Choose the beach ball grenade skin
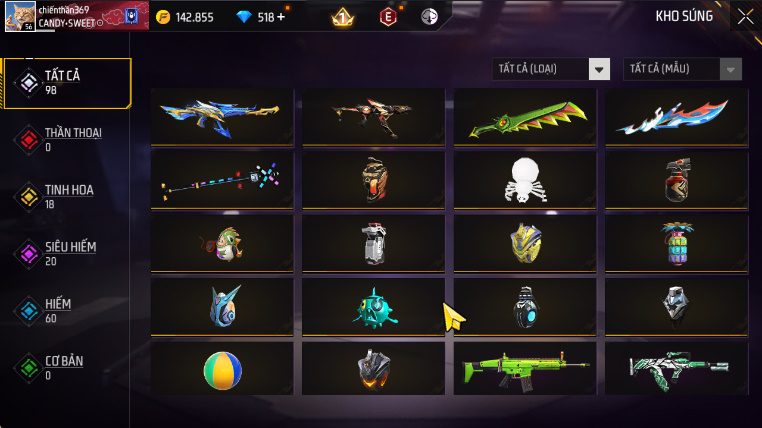Viewport: 762px width, 428px height. pos(222,369)
